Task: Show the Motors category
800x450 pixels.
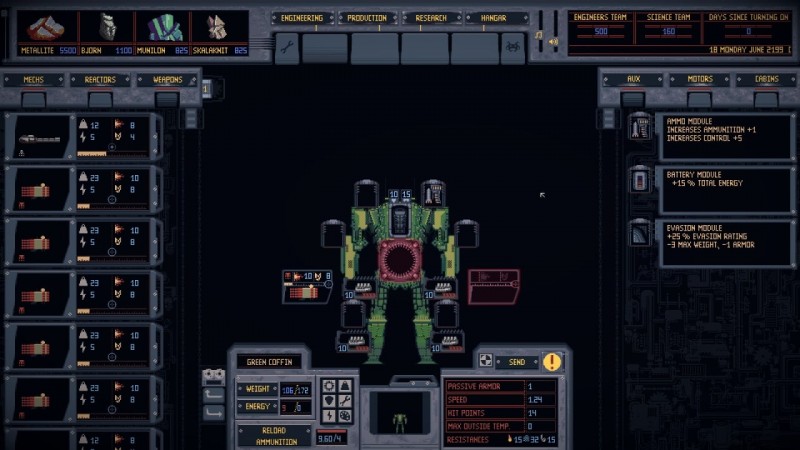Action: [x=700, y=79]
